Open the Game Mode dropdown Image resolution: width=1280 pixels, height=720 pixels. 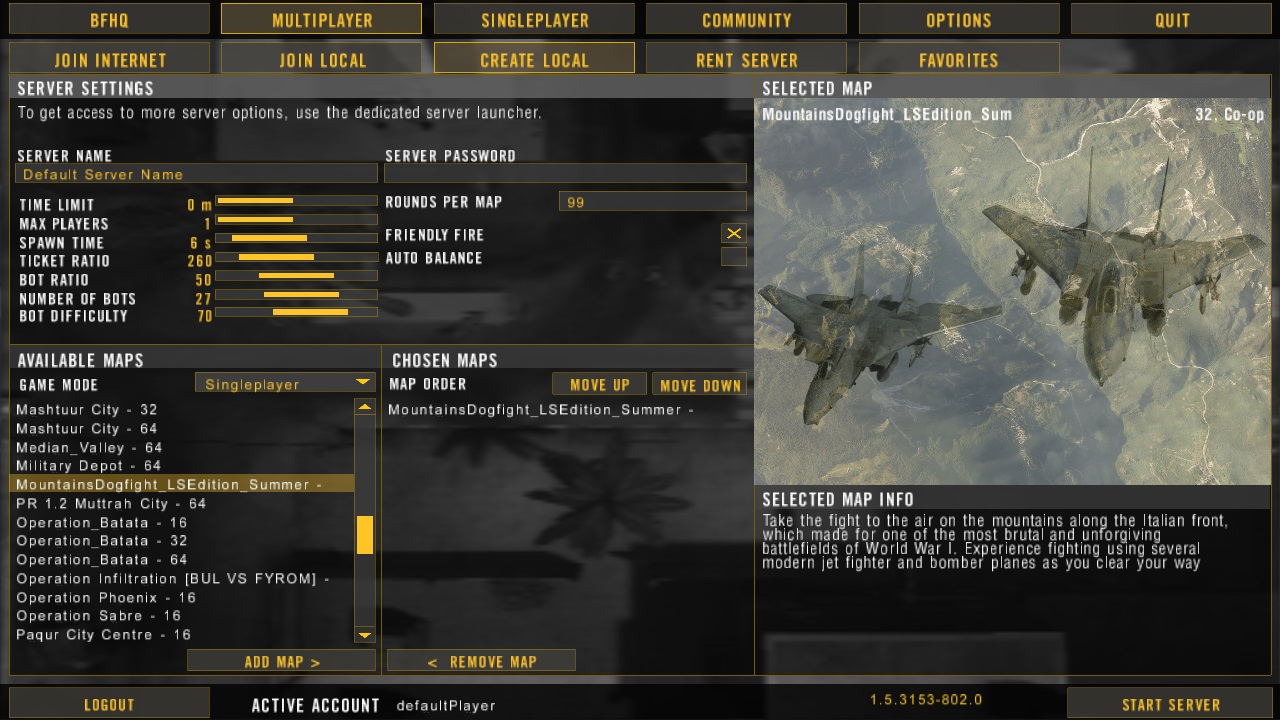[x=285, y=382]
